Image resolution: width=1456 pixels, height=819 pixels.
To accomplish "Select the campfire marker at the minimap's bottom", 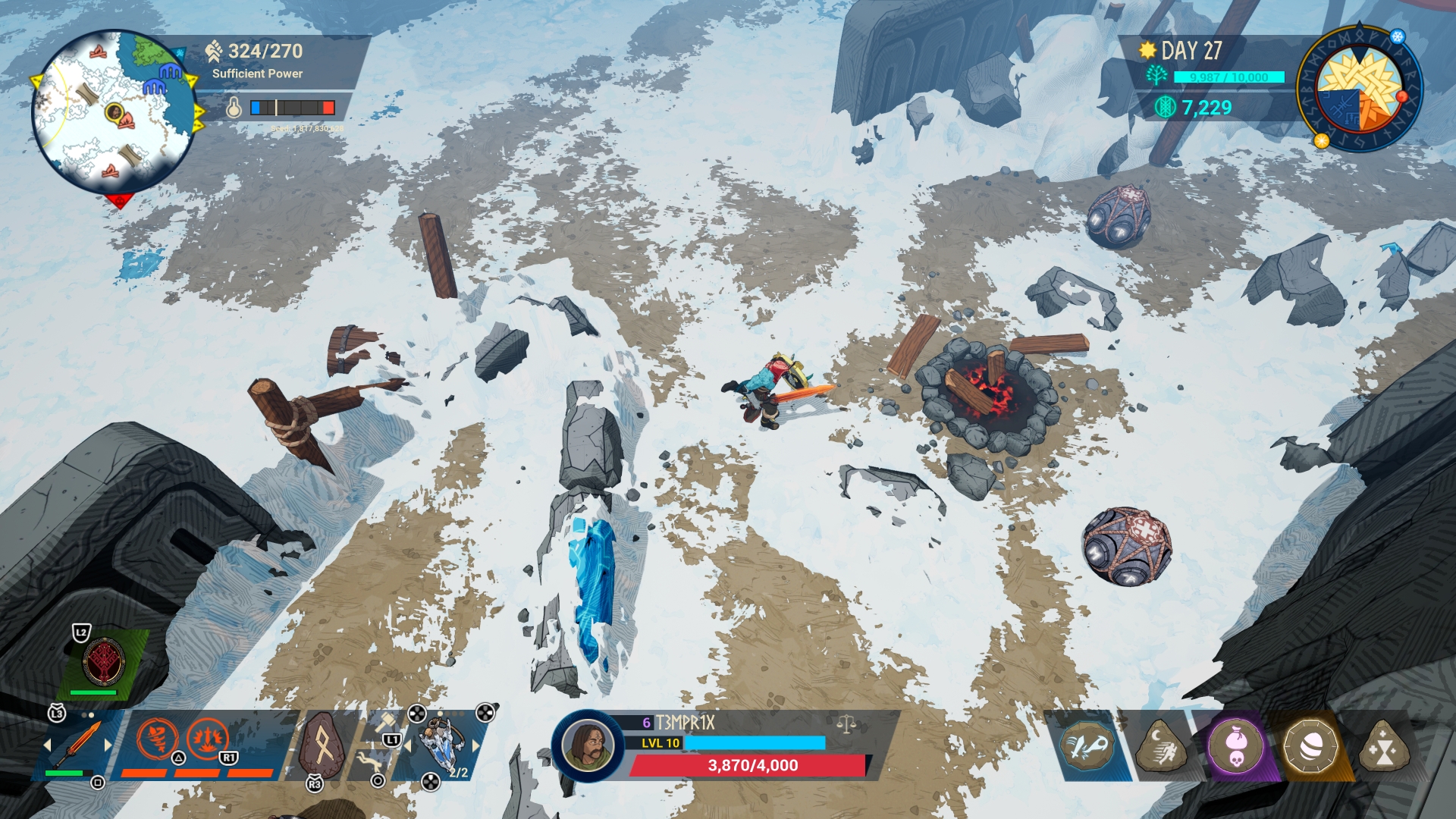I will (x=111, y=171).
